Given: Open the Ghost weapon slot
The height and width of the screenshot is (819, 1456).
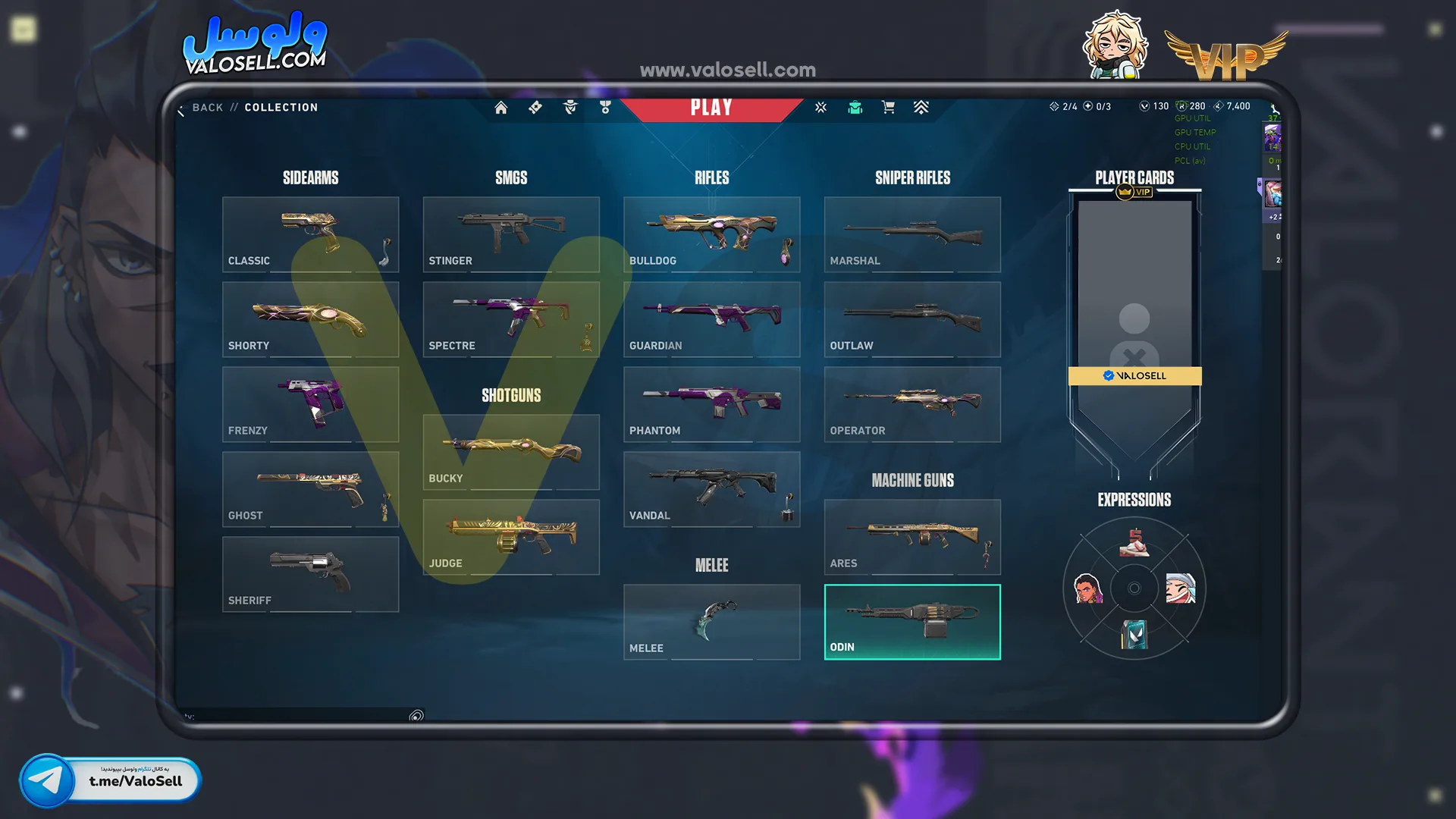Looking at the screenshot, I should click(310, 489).
